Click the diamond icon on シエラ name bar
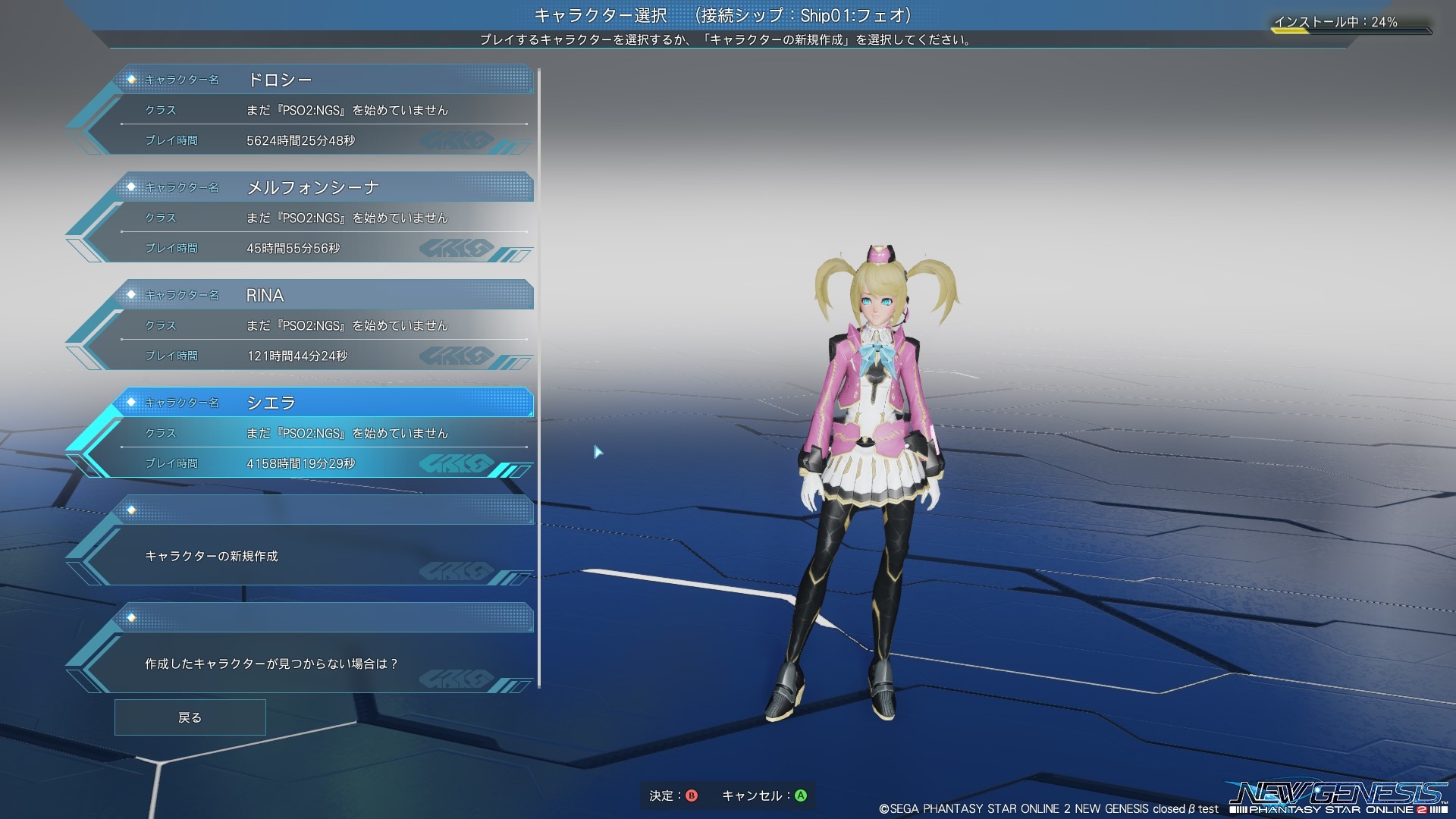Viewport: 1456px width, 819px height. tap(133, 402)
